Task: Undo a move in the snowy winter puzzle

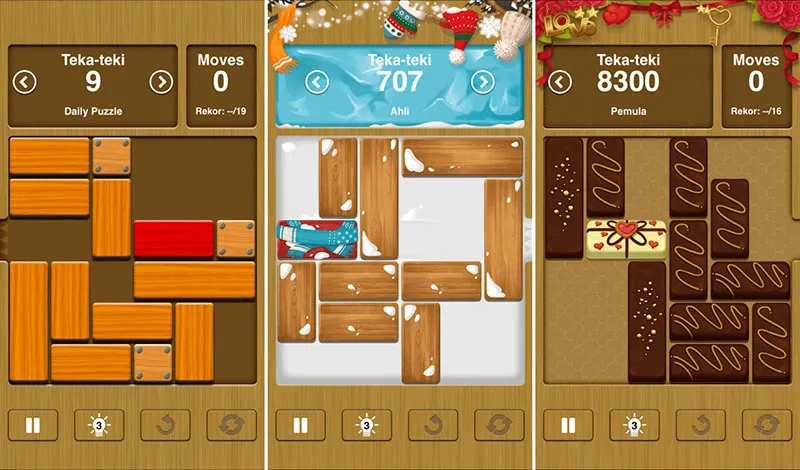Action: (x=432, y=425)
